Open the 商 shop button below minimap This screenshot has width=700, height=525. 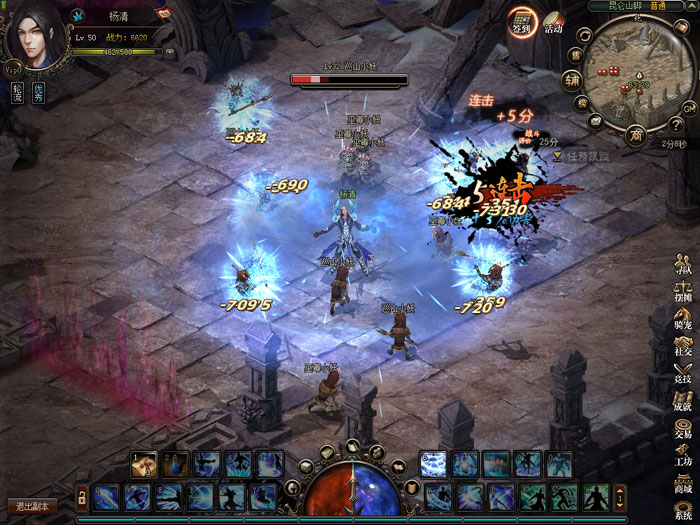click(634, 134)
